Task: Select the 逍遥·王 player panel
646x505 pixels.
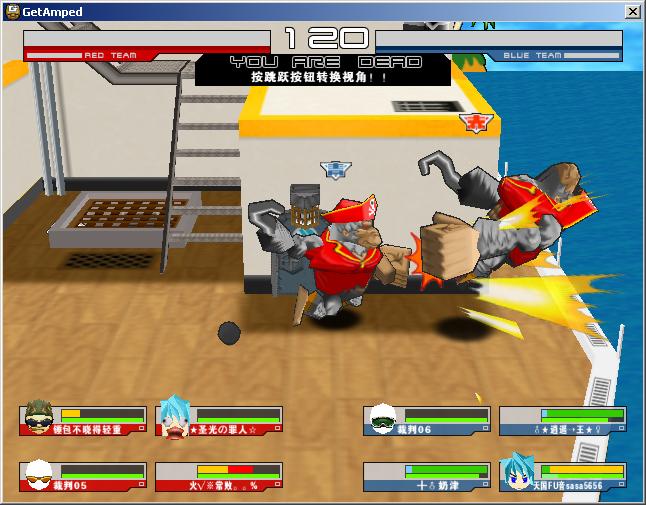Action: (x=563, y=420)
